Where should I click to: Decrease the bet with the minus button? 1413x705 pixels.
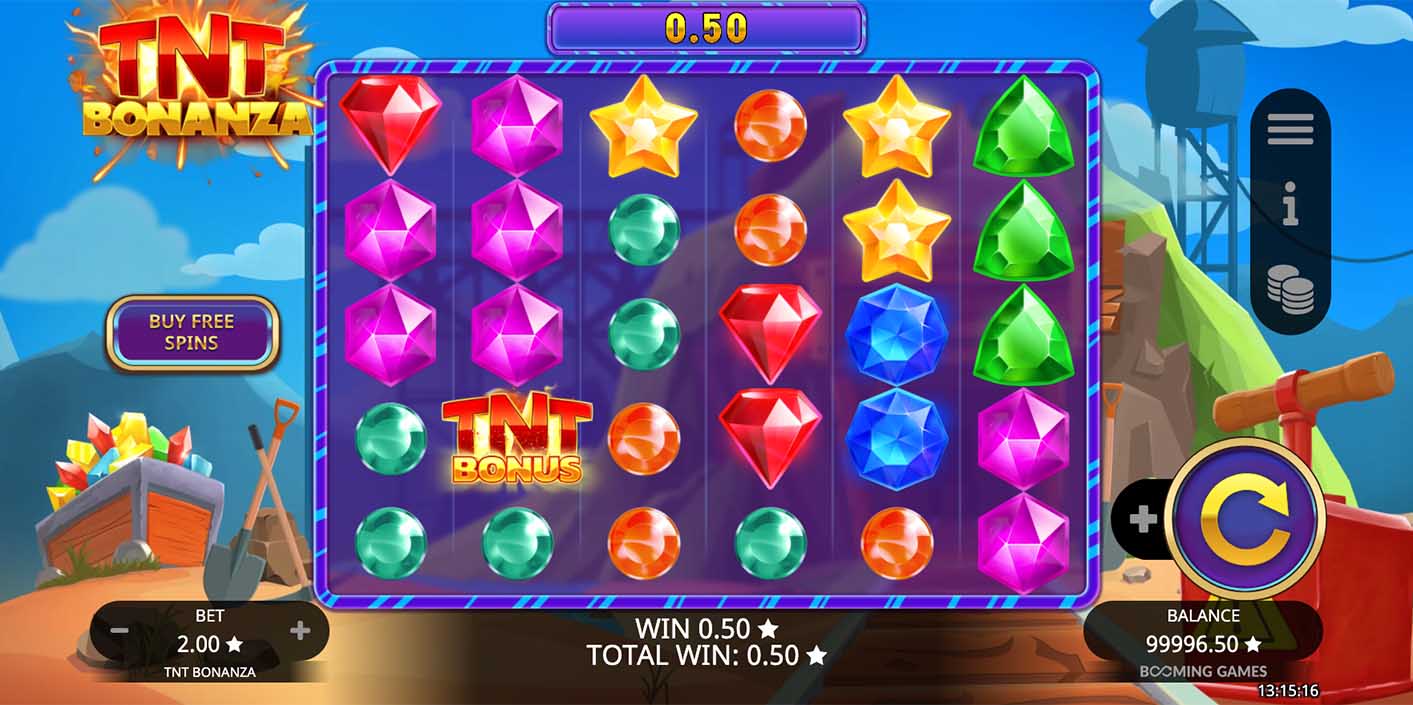119,631
